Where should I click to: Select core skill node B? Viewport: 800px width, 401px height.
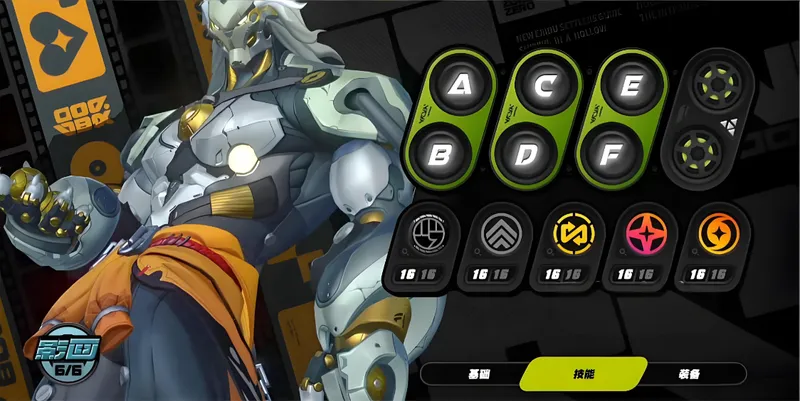point(444,155)
